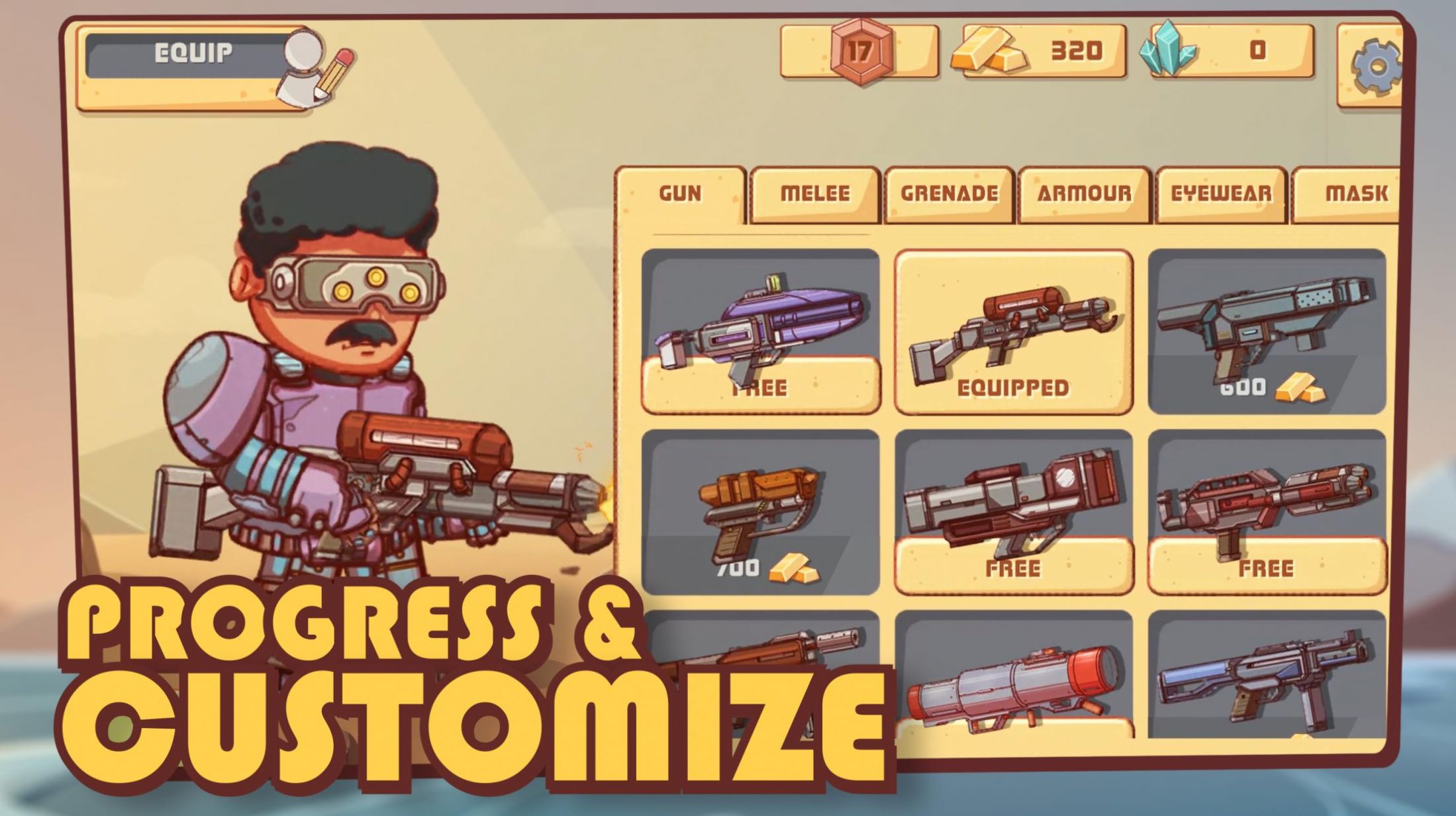Select the Eyewear tab

point(1221,194)
